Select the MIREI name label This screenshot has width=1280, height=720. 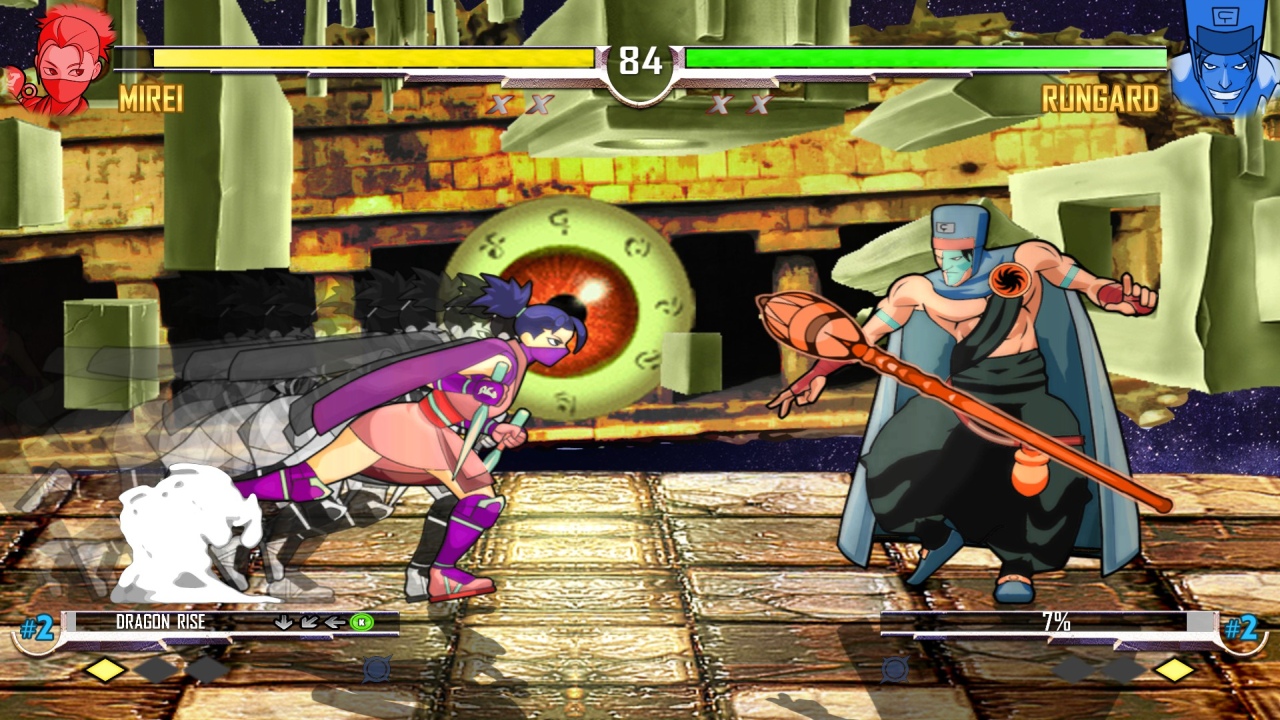pos(150,100)
